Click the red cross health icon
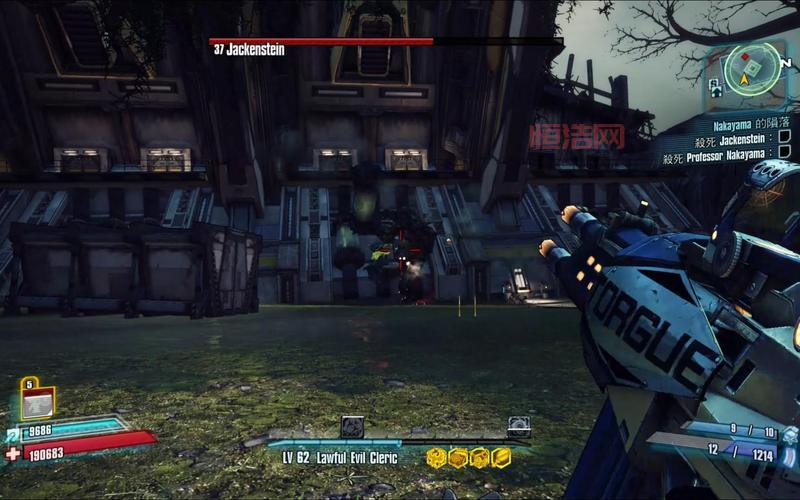The width and height of the screenshot is (800, 500). 13,453
